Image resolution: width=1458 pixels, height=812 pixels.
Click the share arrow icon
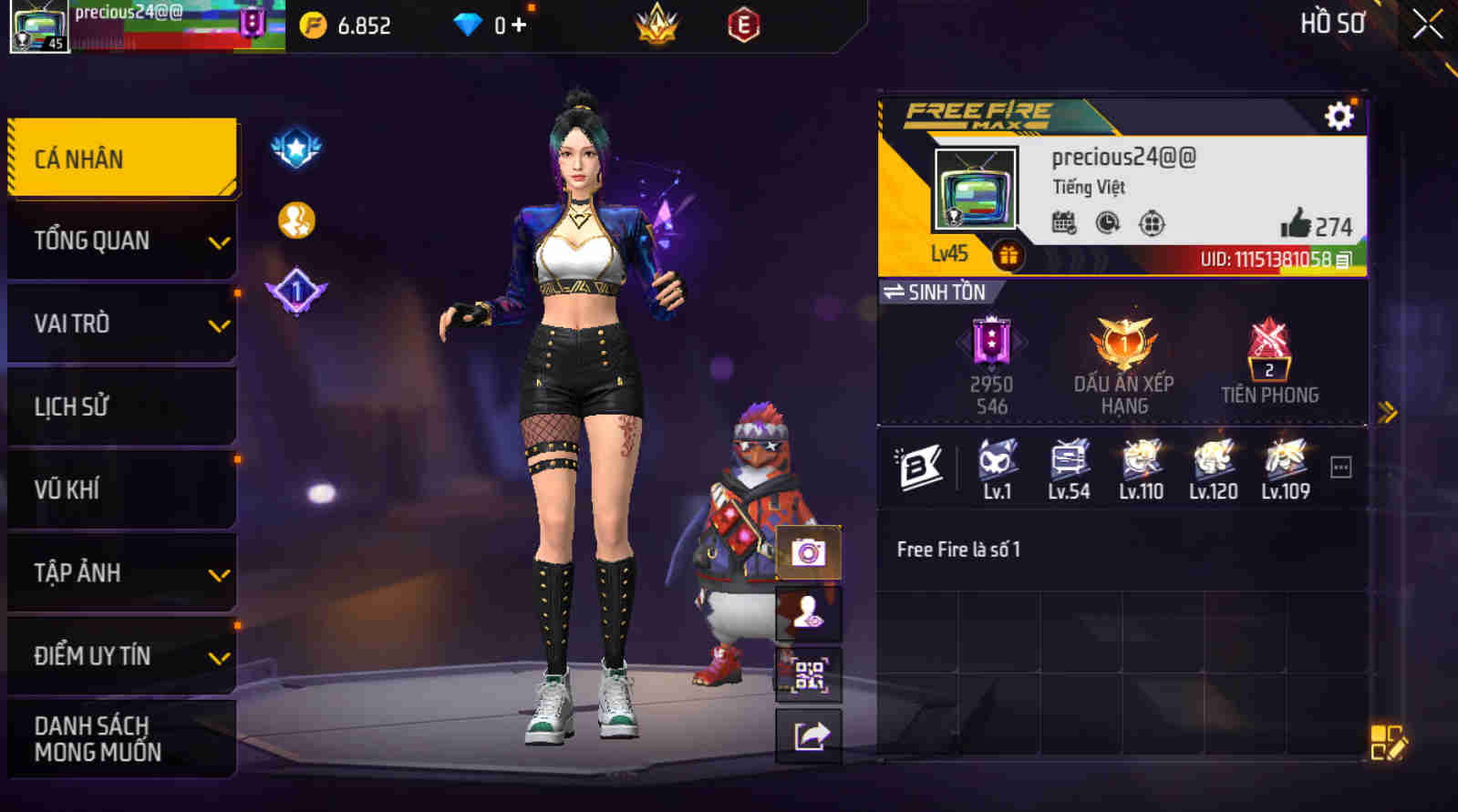[808, 735]
